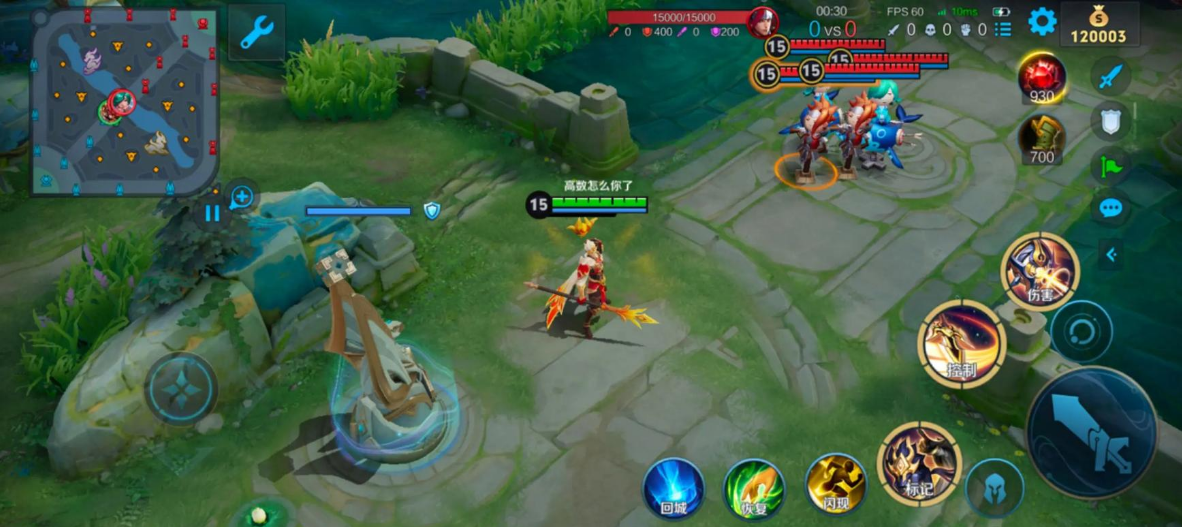Activate the 控制 skill
This screenshot has height=527, width=1182.
961,343
